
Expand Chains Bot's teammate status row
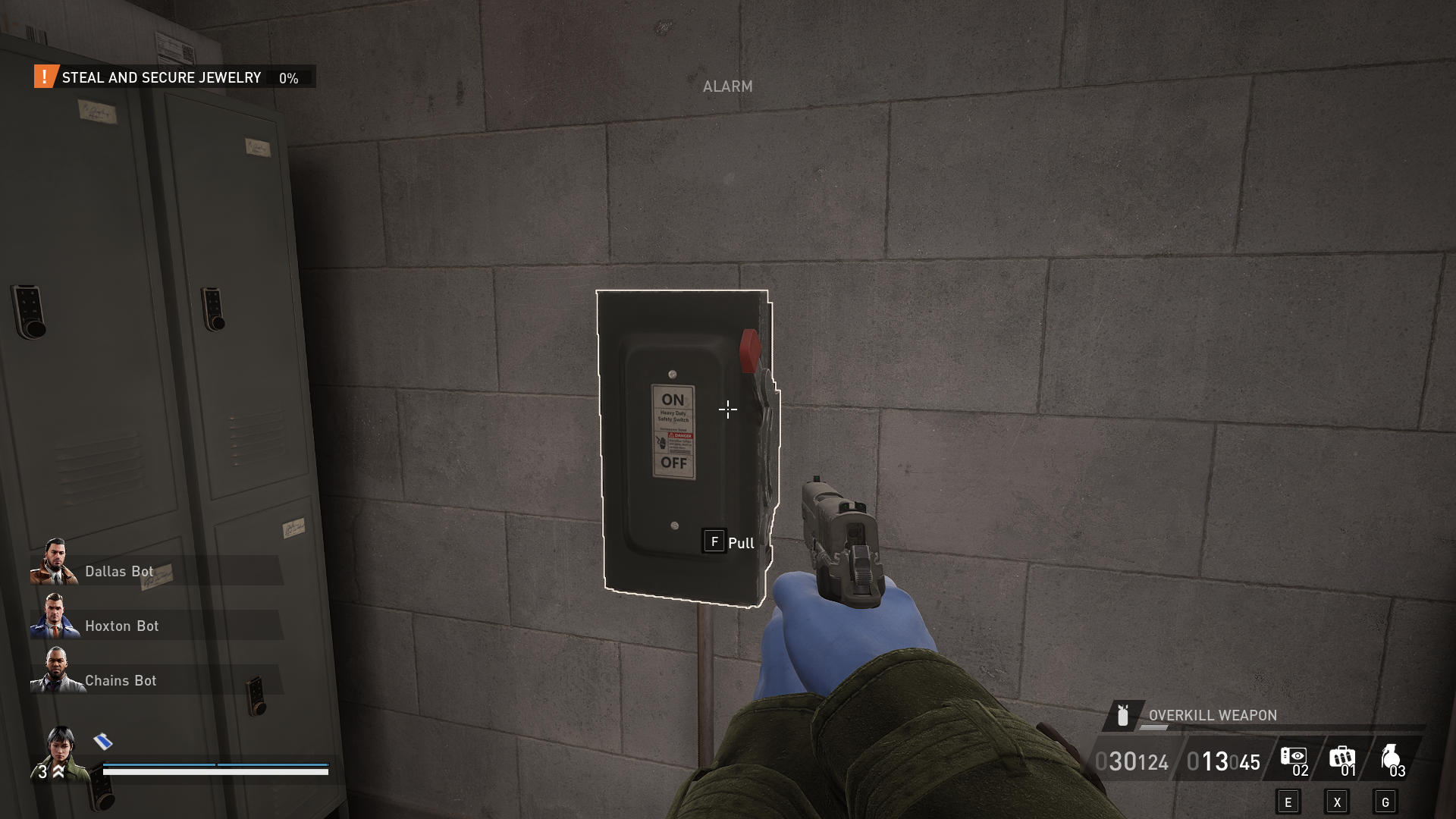point(120,680)
